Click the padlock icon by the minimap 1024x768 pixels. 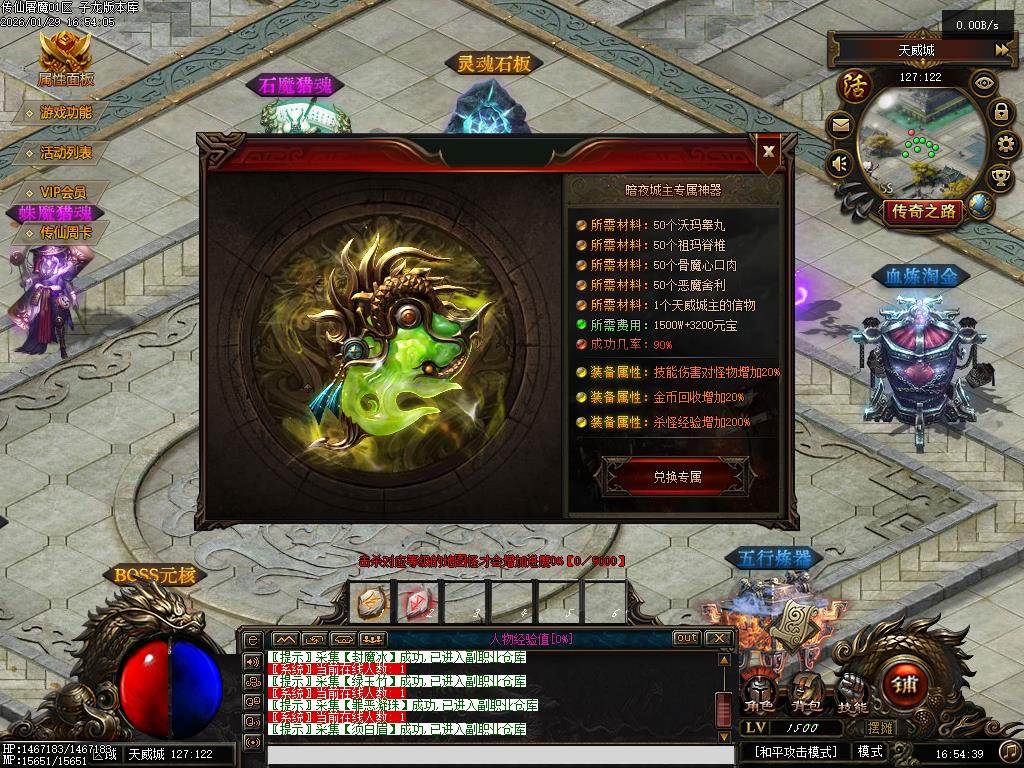(x=1001, y=112)
